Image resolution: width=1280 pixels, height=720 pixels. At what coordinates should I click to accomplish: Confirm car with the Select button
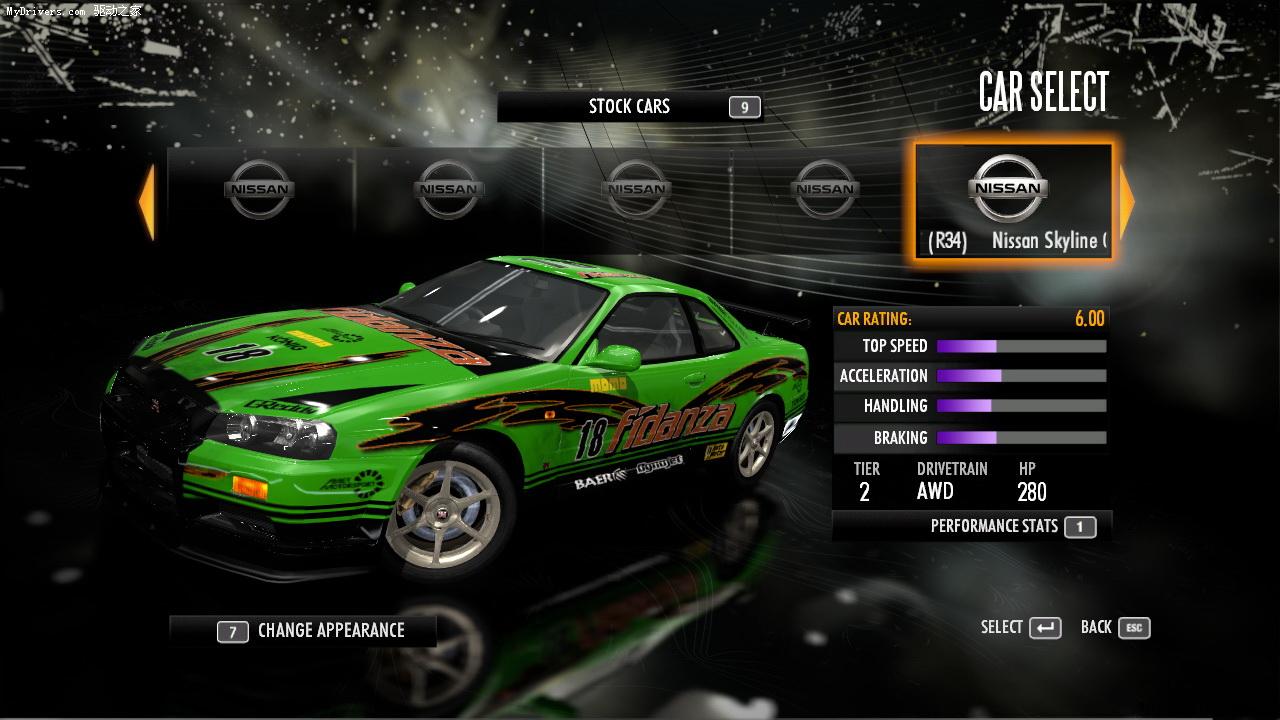click(1021, 628)
